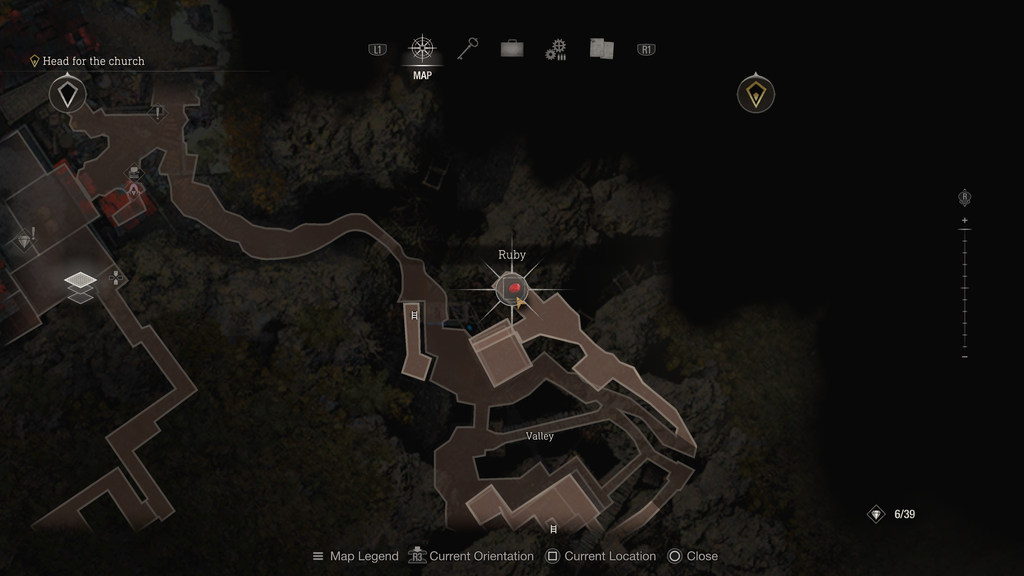Click the zoom-in plus on the zoom scale
This screenshot has height=576, width=1024.
point(964,220)
